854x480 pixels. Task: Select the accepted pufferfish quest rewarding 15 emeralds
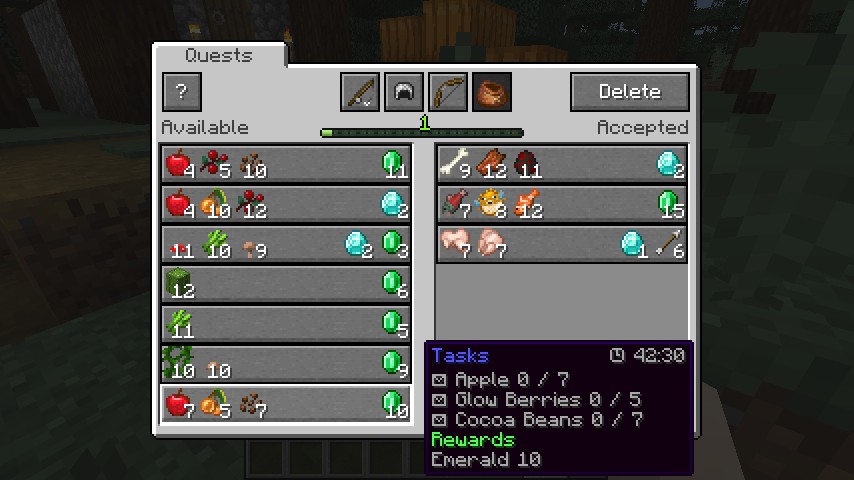562,204
